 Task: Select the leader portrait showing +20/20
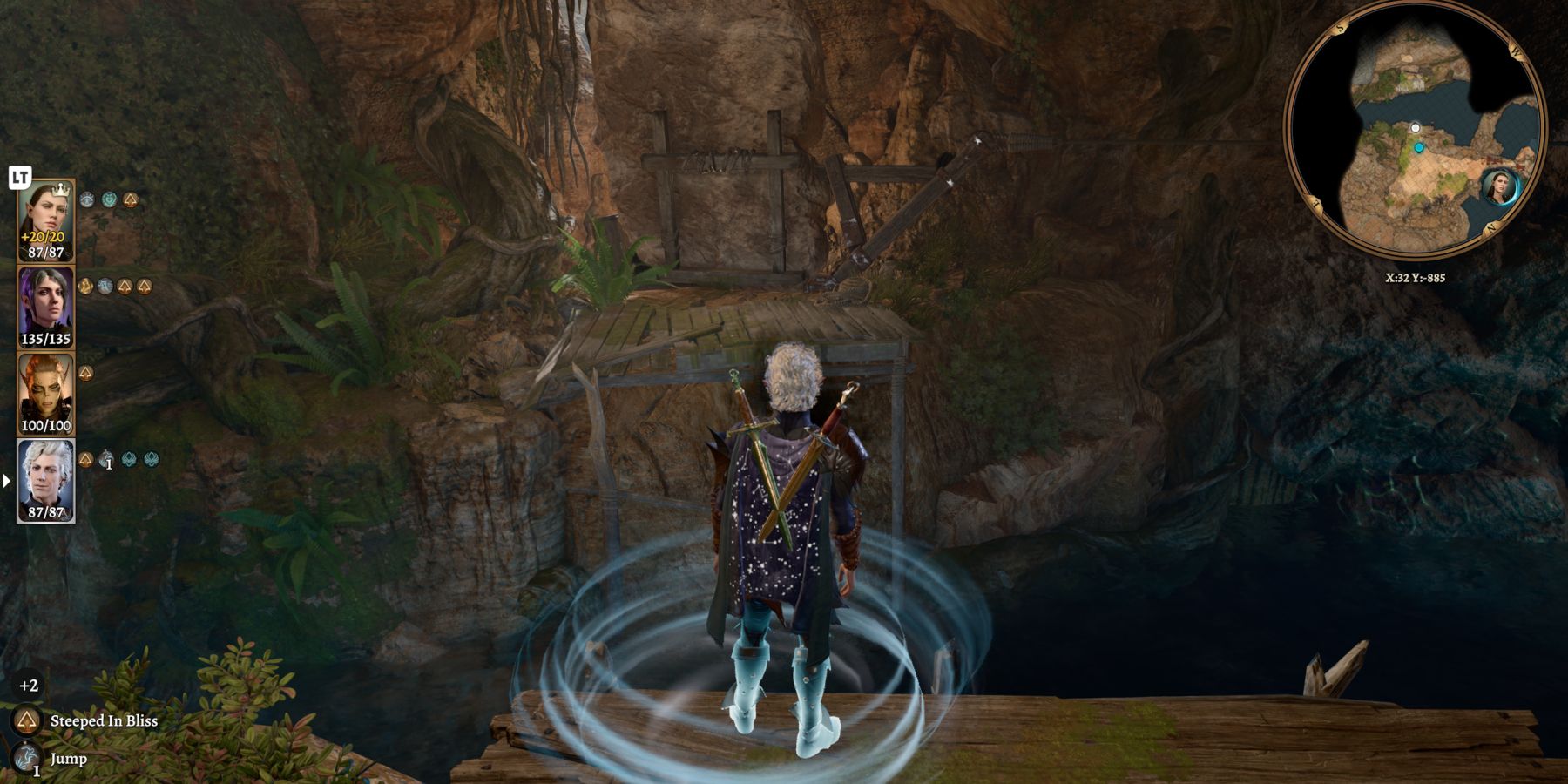point(44,220)
